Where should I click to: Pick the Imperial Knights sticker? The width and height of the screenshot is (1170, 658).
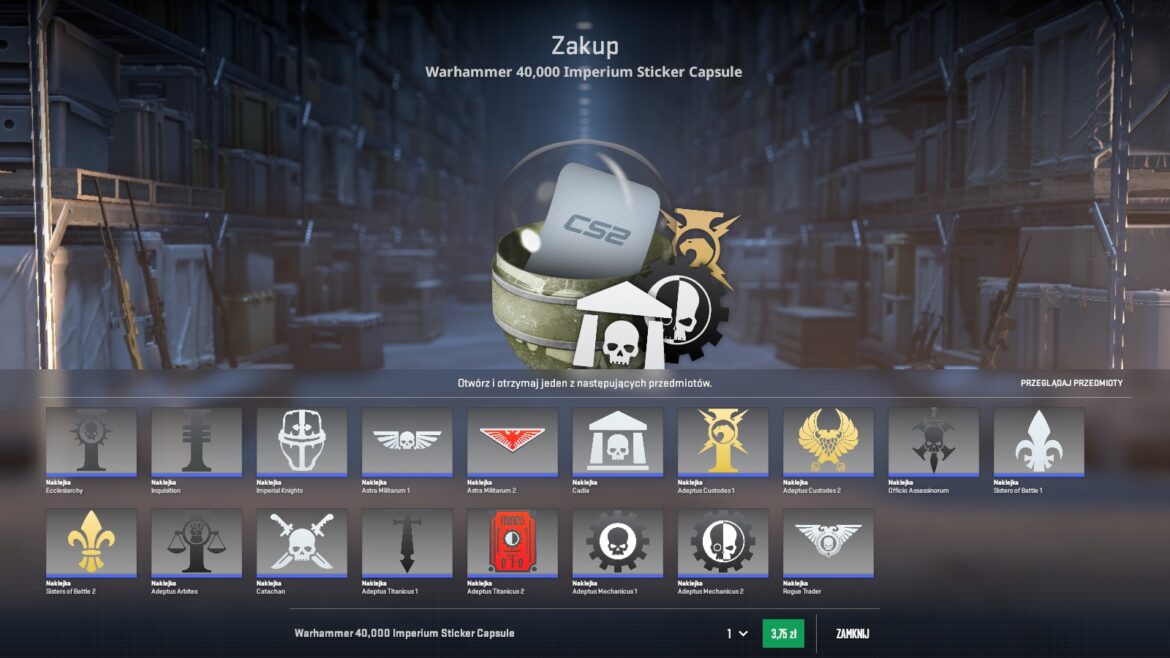point(302,441)
